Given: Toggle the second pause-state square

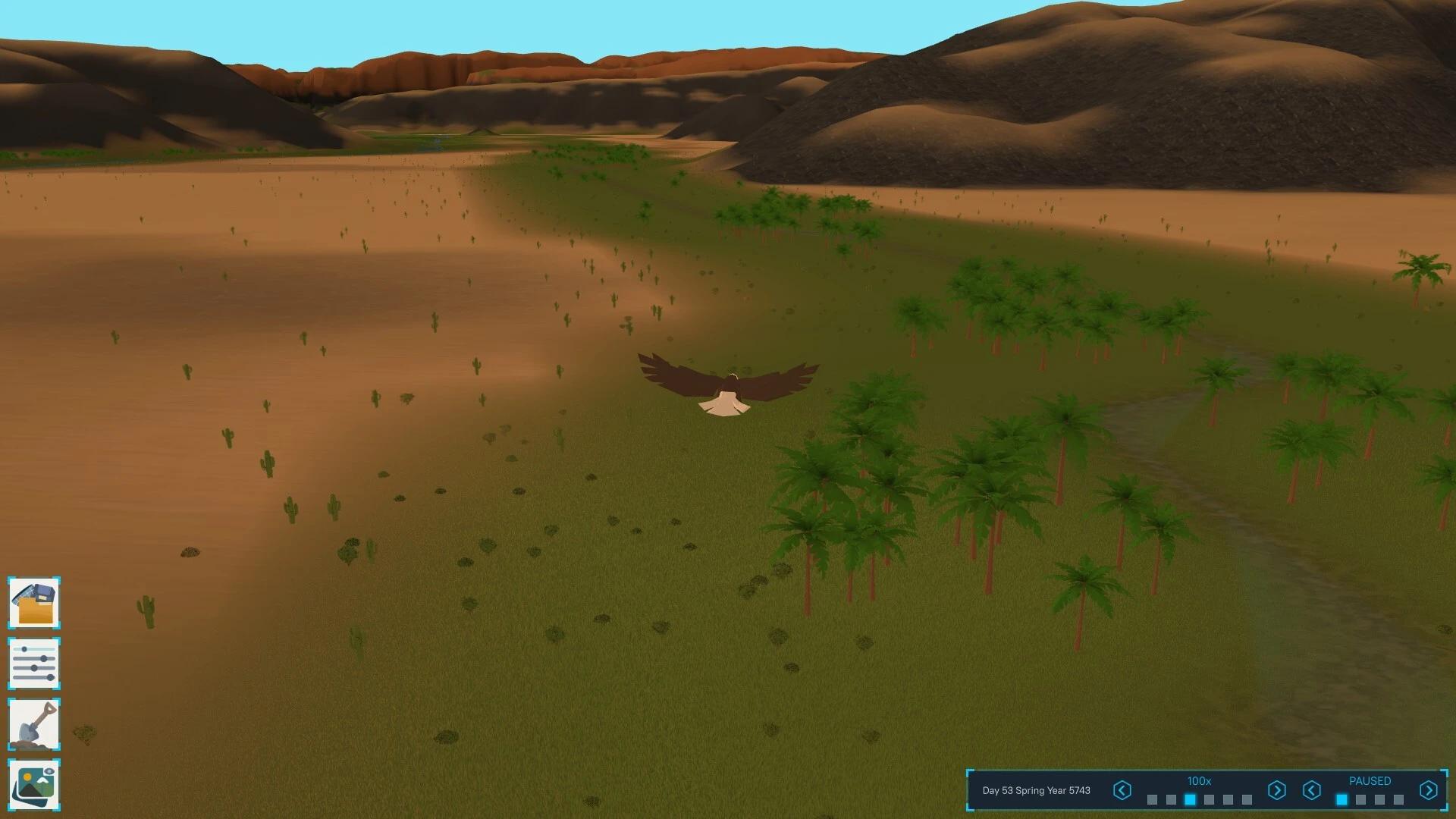Looking at the screenshot, I should click(1361, 799).
